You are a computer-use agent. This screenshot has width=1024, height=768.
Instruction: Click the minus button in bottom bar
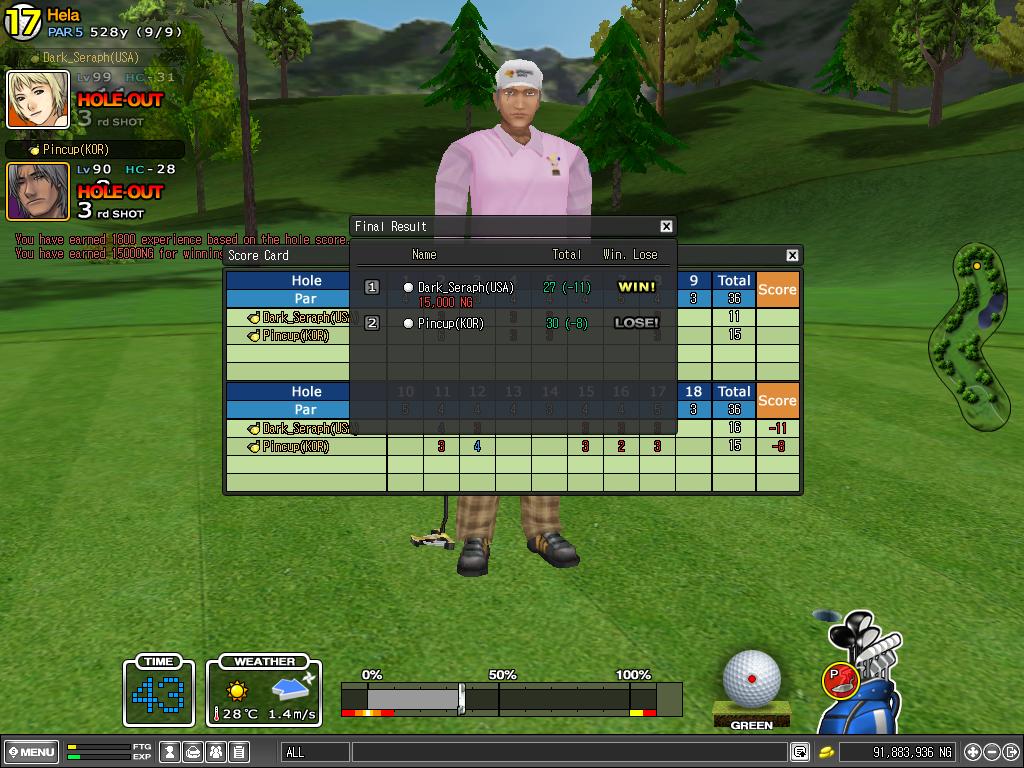pos(992,752)
